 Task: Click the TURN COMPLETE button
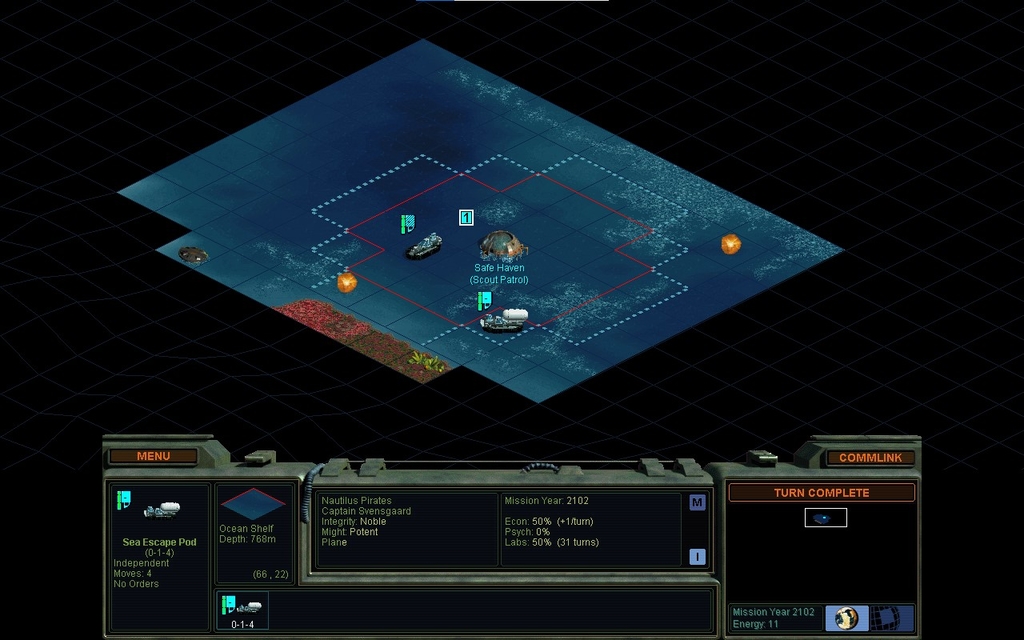tap(821, 493)
